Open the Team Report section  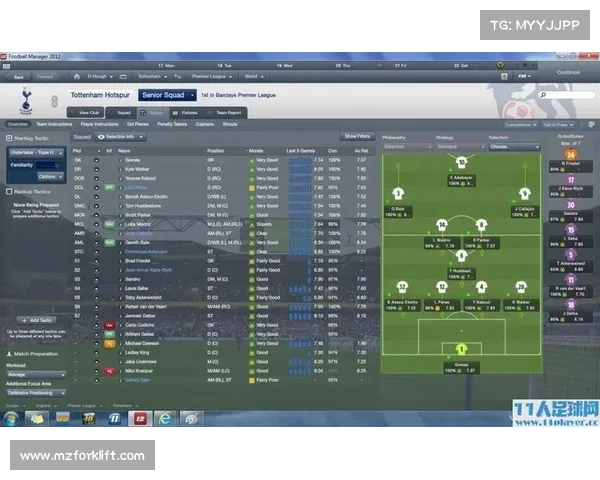[229, 113]
